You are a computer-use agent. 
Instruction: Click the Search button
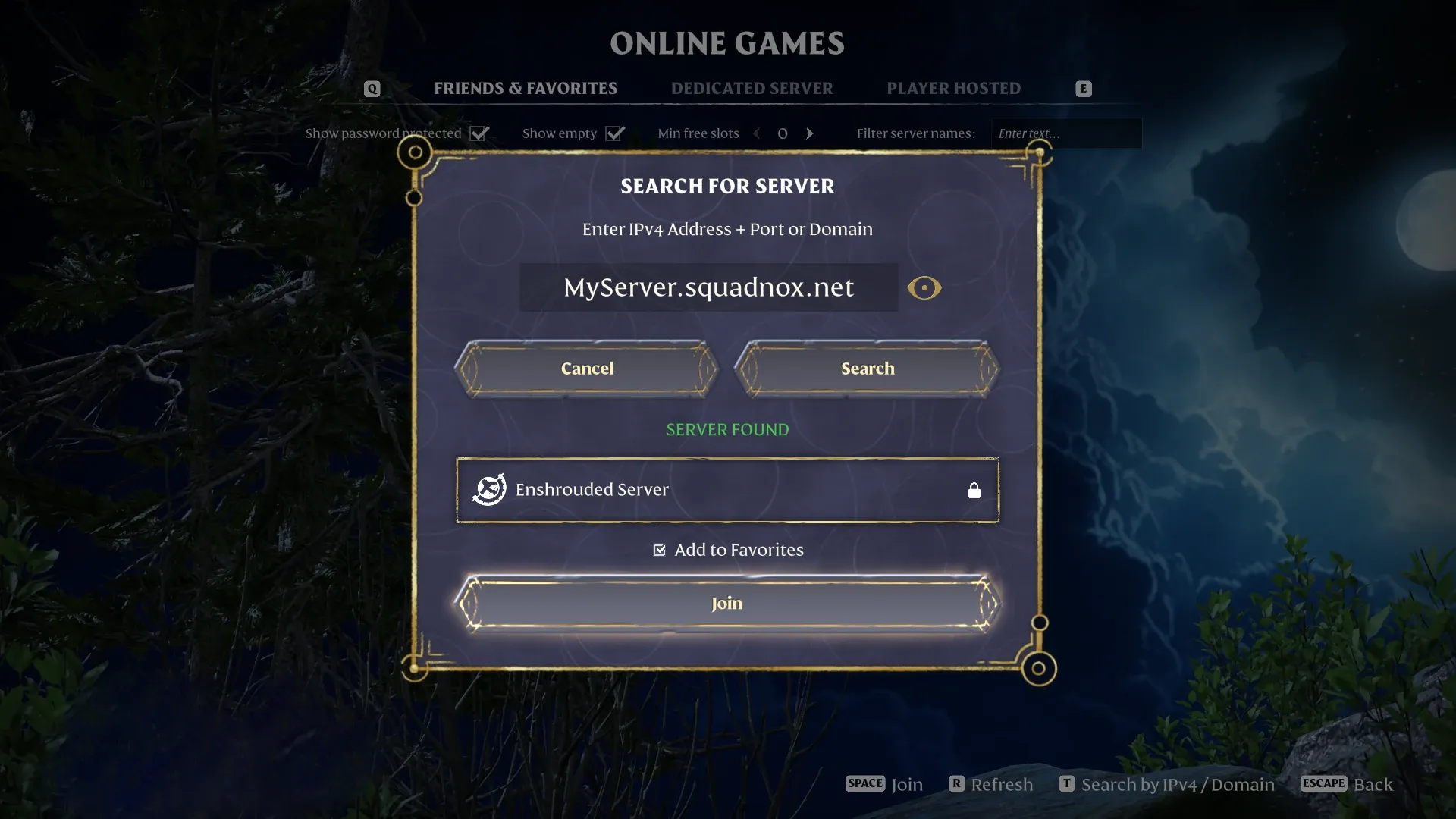pos(867,369)
